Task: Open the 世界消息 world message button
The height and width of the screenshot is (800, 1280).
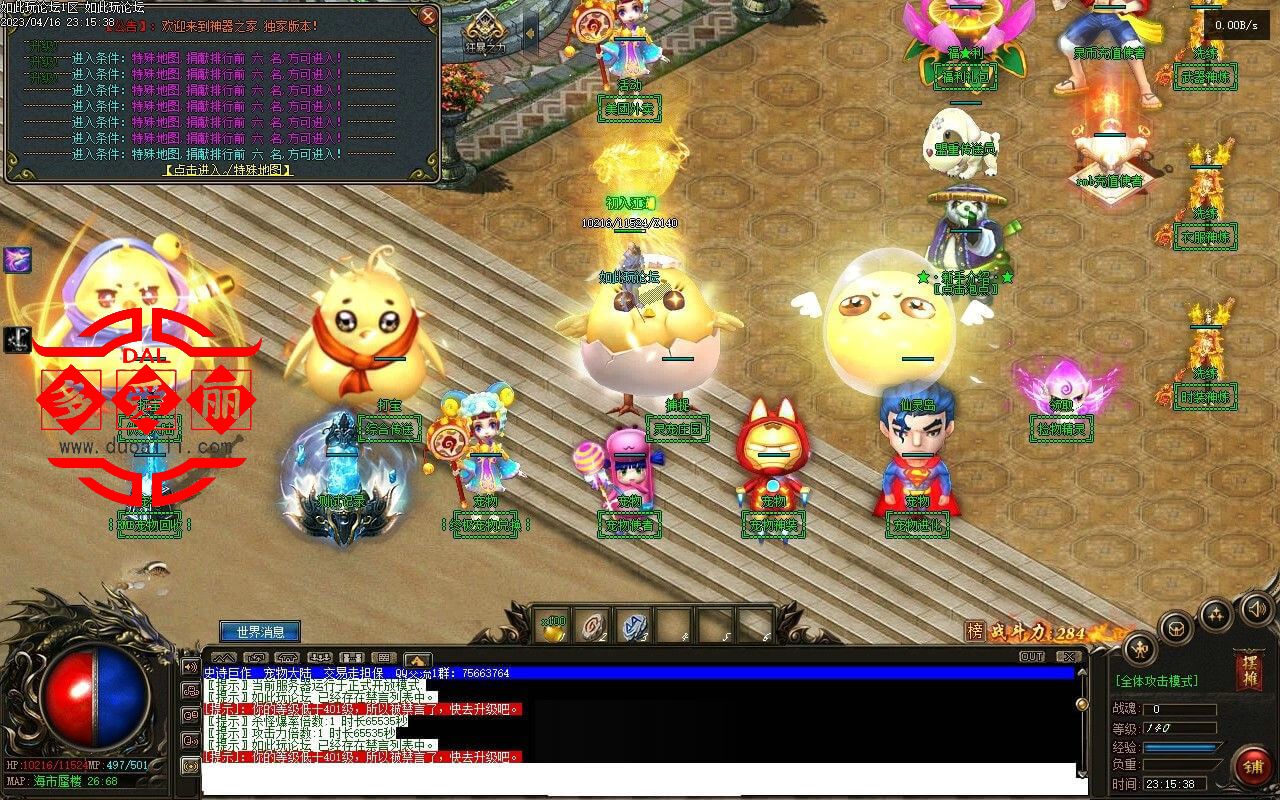Action: (260, 632)
